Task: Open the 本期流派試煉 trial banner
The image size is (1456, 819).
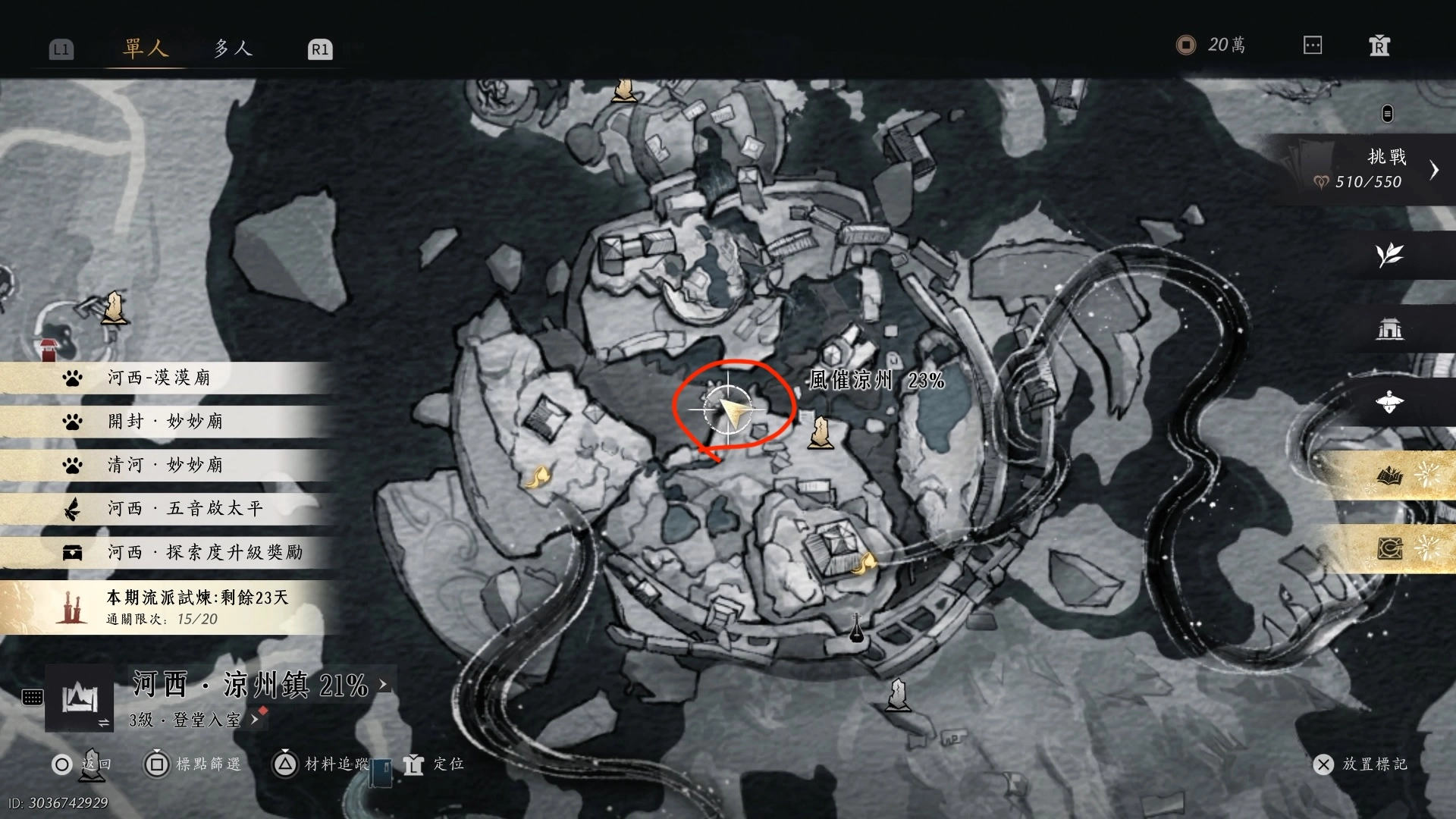Action: coord(197,607)
